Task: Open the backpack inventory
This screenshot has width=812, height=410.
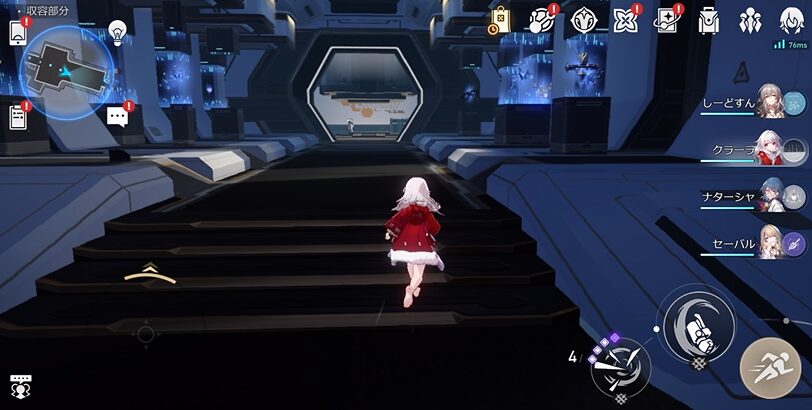Action: click(709, 20)
